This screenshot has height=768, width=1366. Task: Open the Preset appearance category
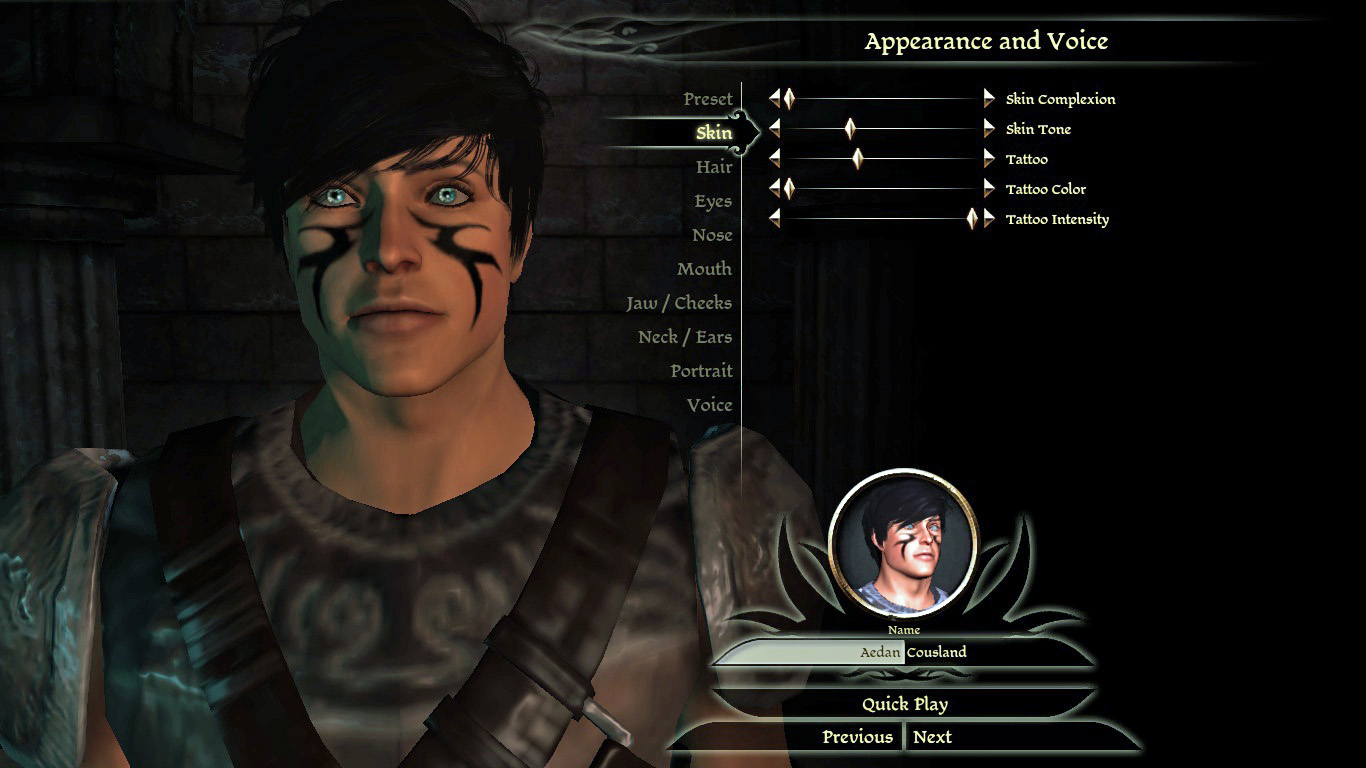tap(708, 99)
